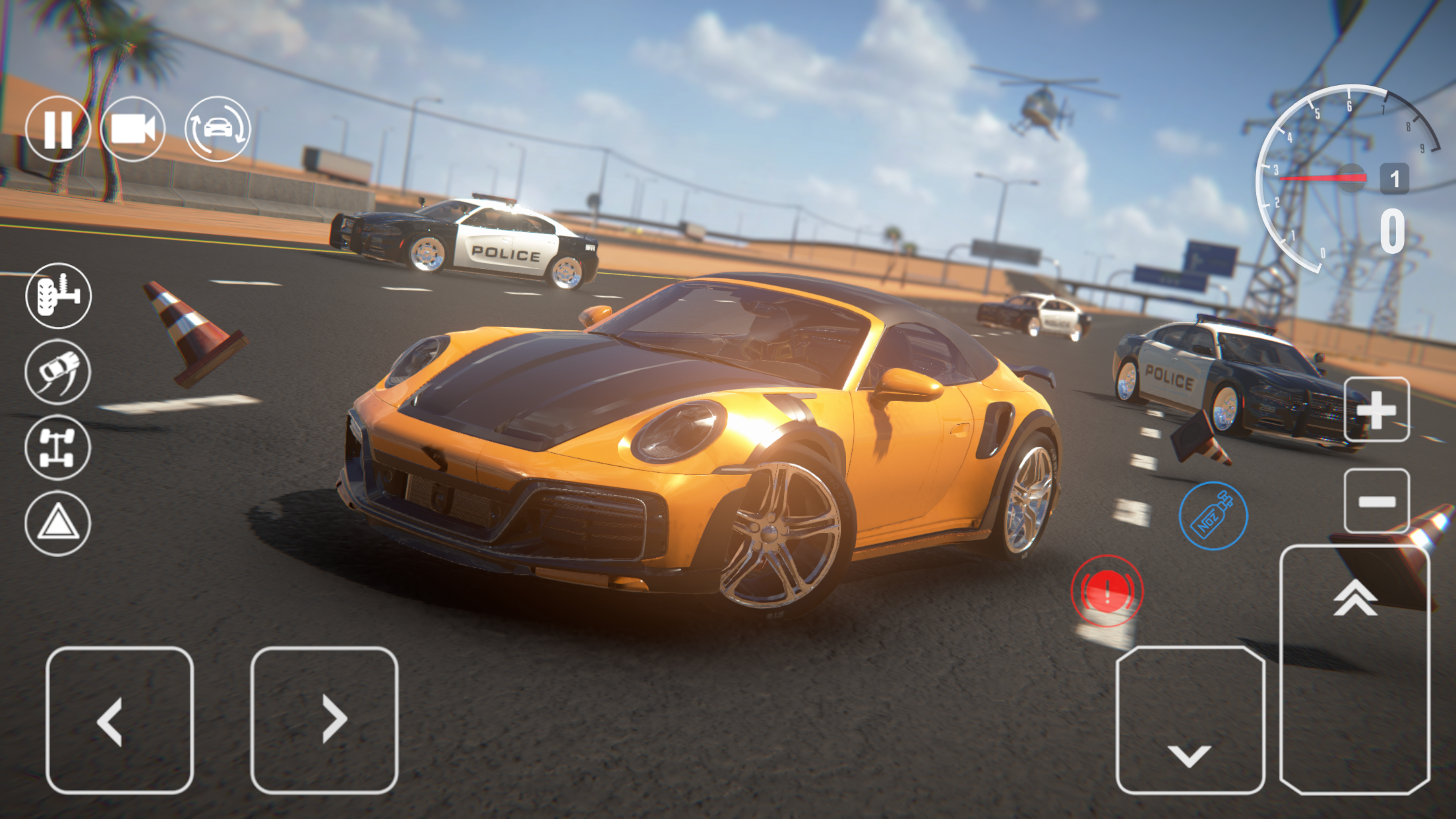The image size is (1456, 819).
Task: Select the pause menu icon
Action: tap(59, 130)
